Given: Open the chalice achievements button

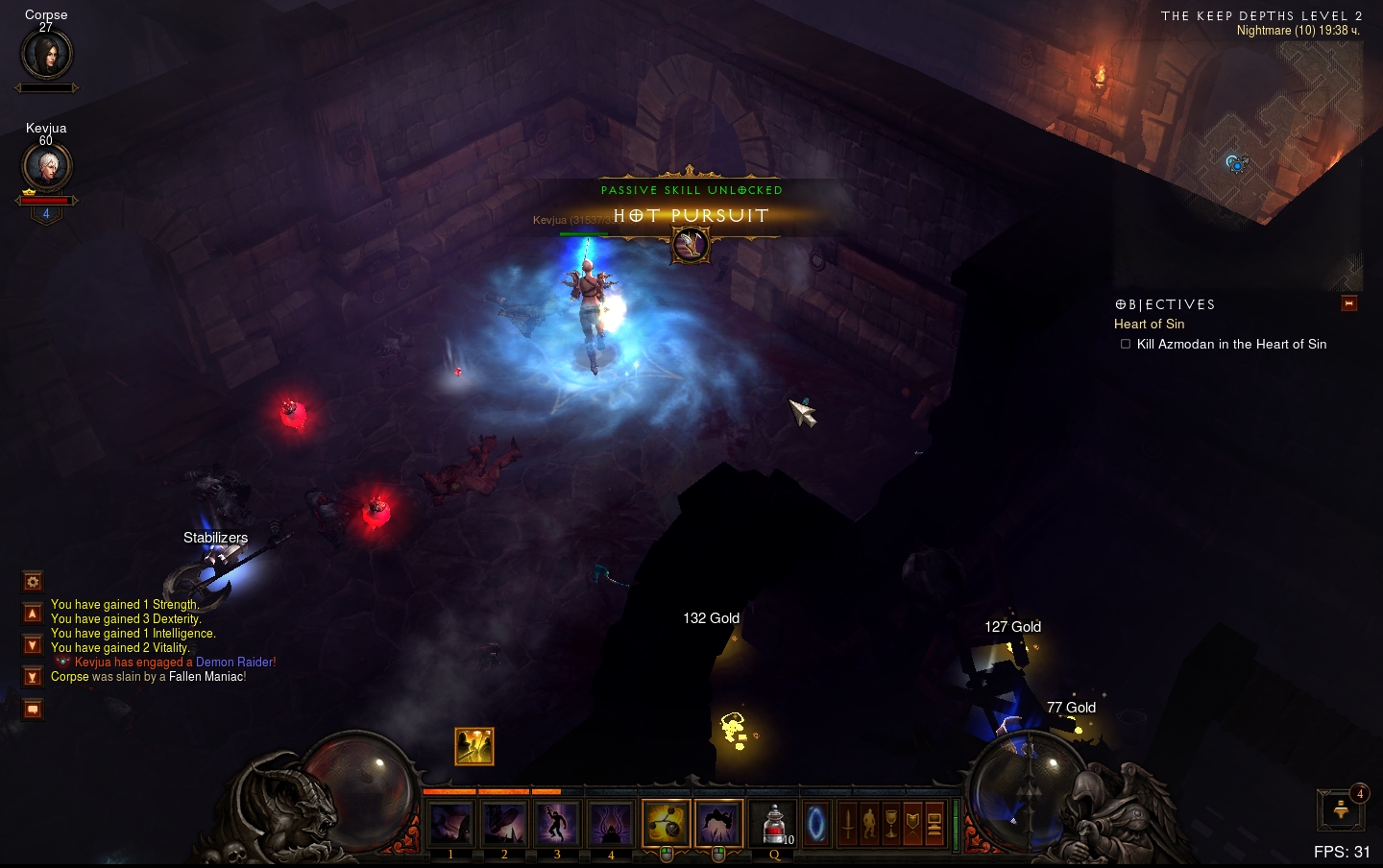Looking at the screenshot, I should [891, 824].
